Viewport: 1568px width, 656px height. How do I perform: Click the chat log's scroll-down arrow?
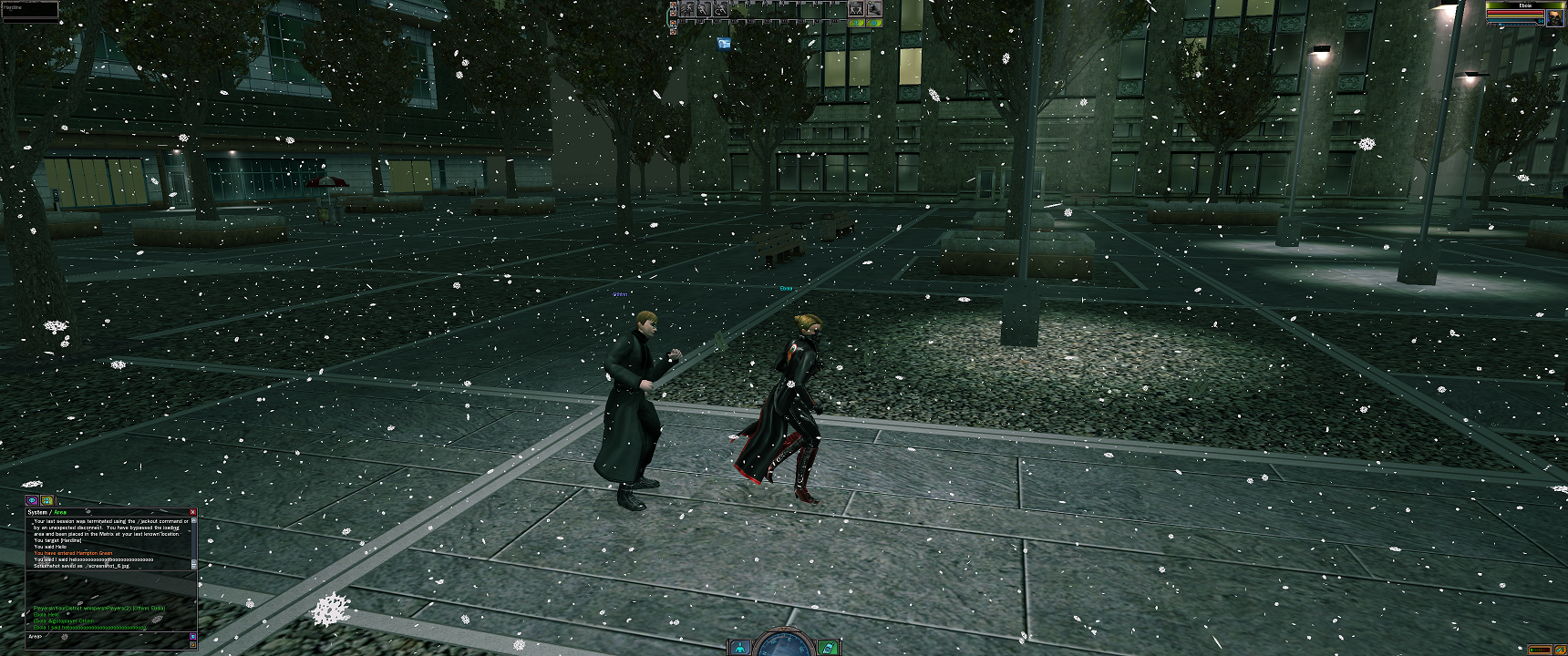pos(193,565)
